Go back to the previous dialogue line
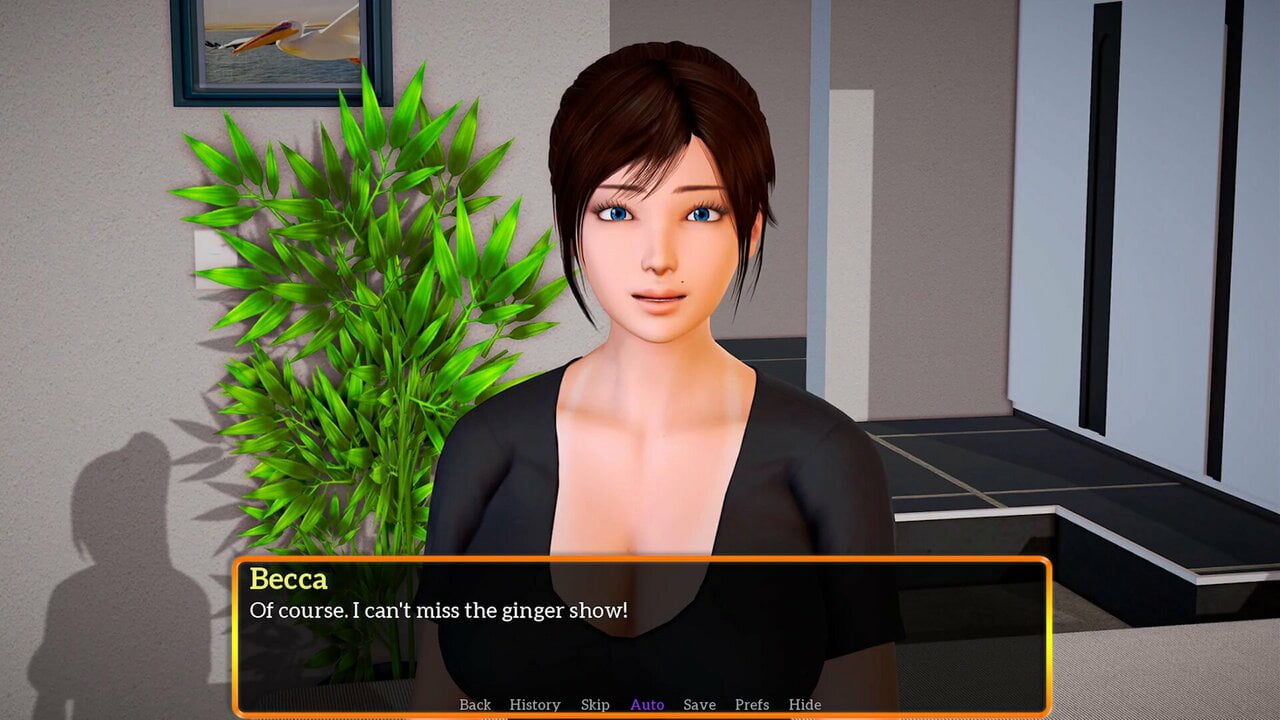 point(475,705)
